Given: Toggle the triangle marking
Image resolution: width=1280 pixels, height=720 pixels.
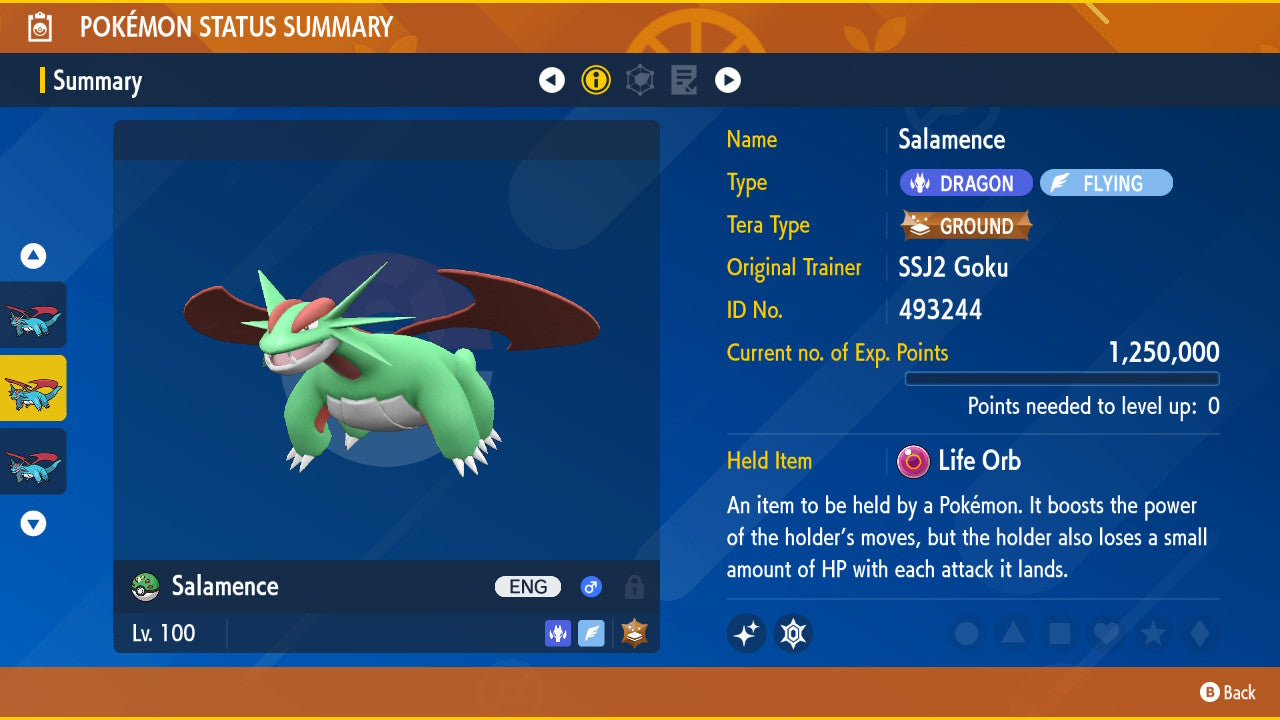Looking at the screenshot, I should point(1013,633).
